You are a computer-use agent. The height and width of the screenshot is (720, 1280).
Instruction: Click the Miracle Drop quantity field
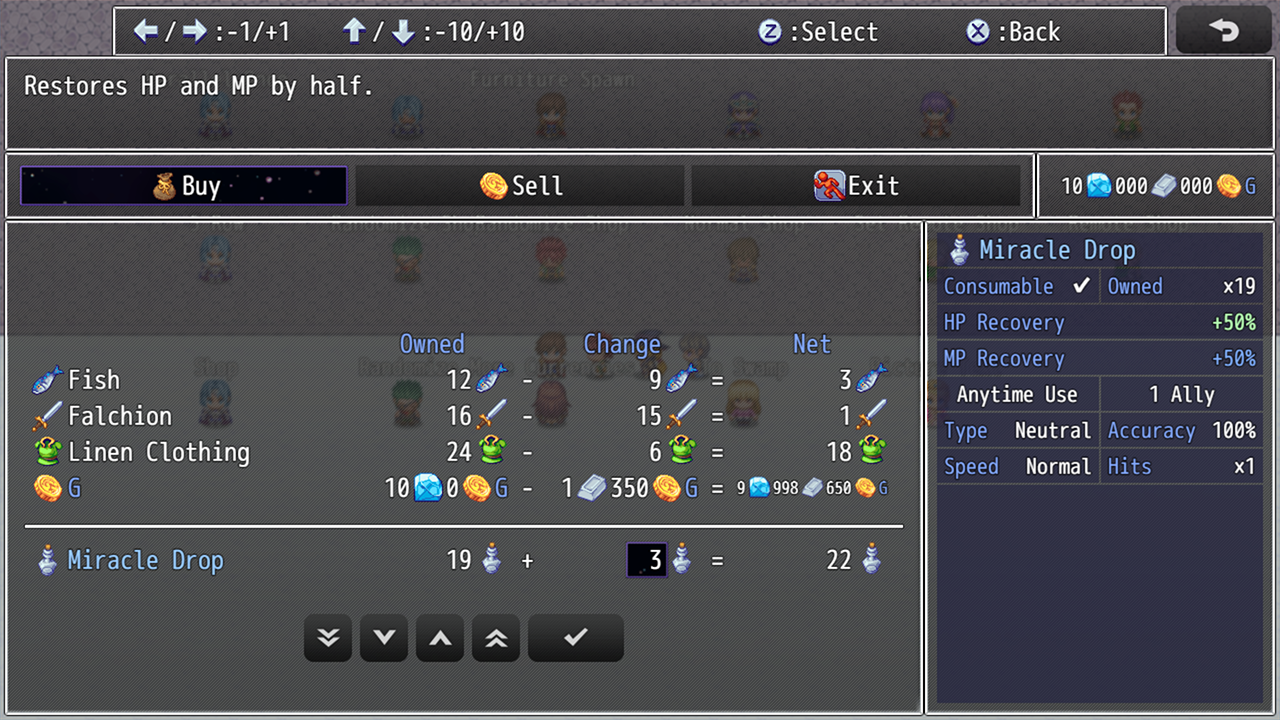point(647,560)
